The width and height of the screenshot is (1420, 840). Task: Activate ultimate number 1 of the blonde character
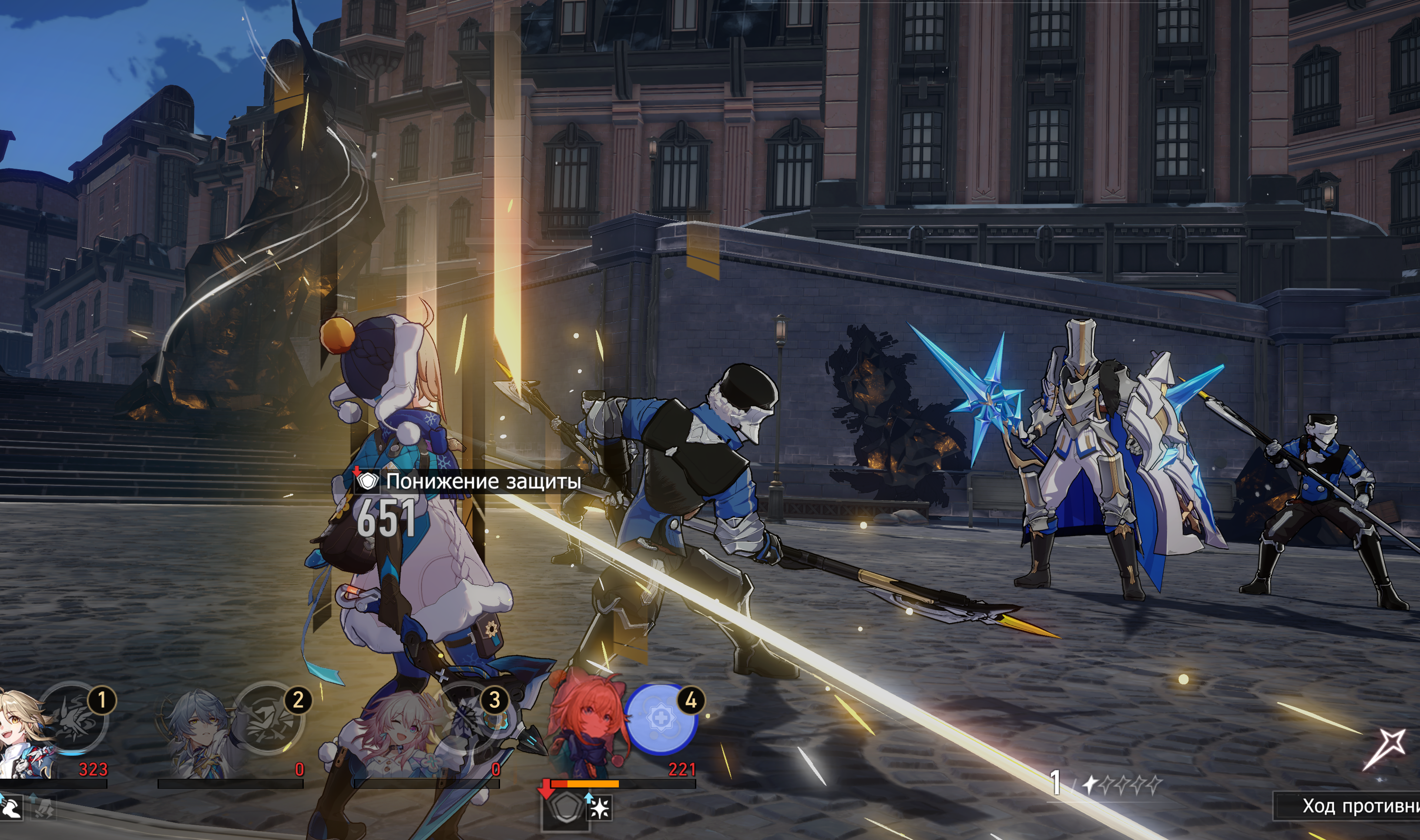74,718
